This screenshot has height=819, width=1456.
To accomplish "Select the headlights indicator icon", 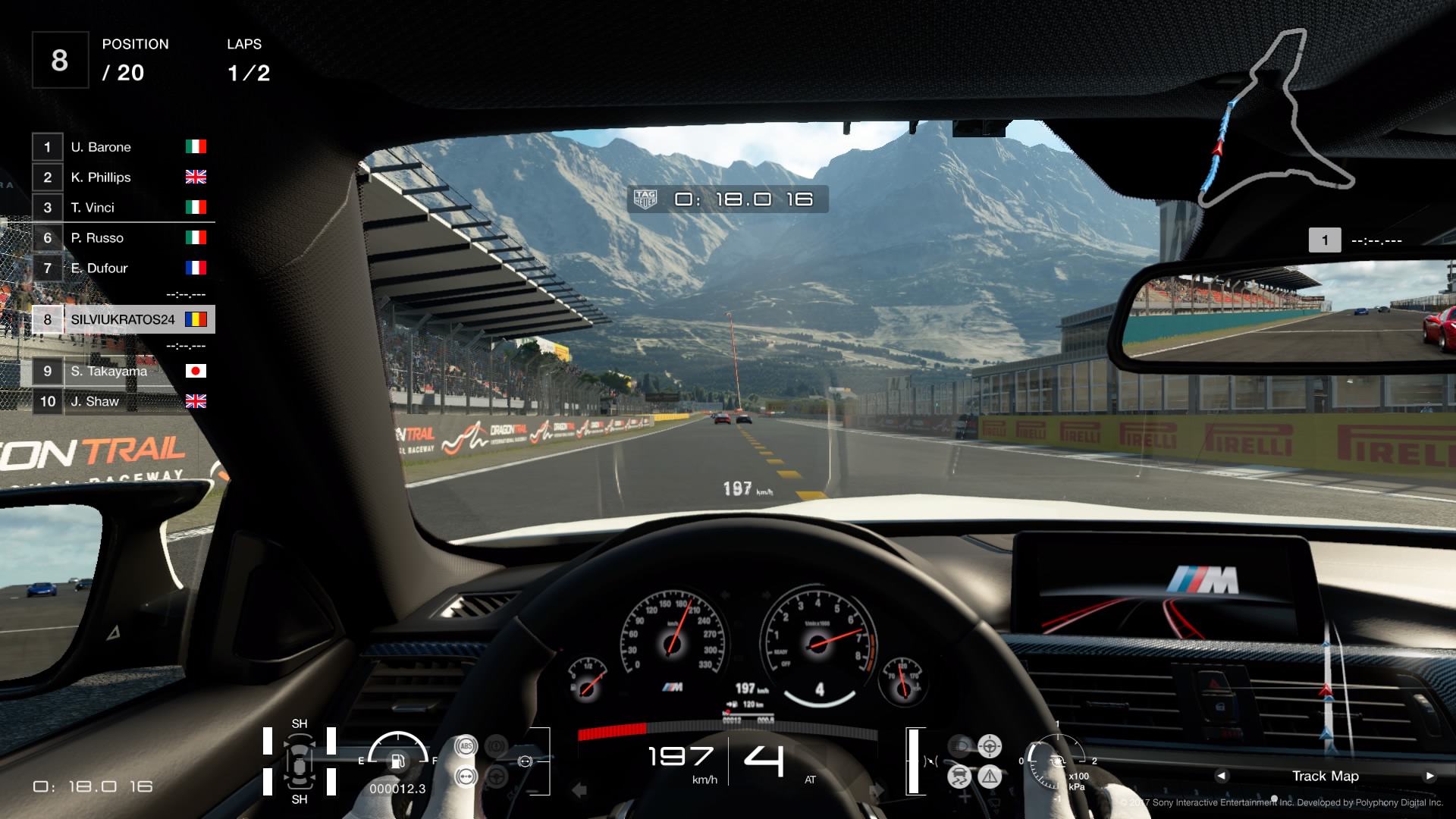I will (959, 746).
